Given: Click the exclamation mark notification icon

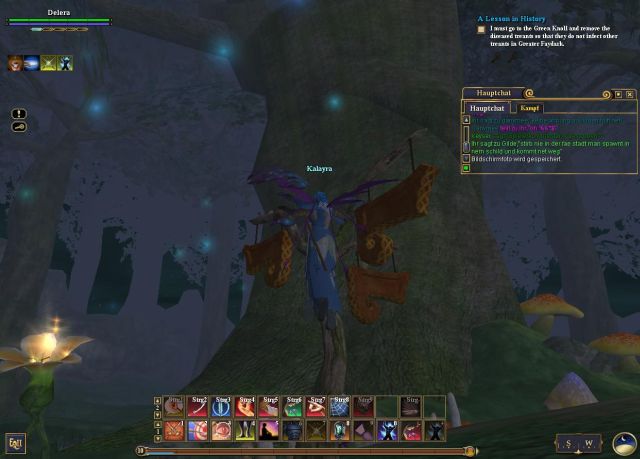Looking at the screenshot, I should pyautogui.click(x=19, y=114).
